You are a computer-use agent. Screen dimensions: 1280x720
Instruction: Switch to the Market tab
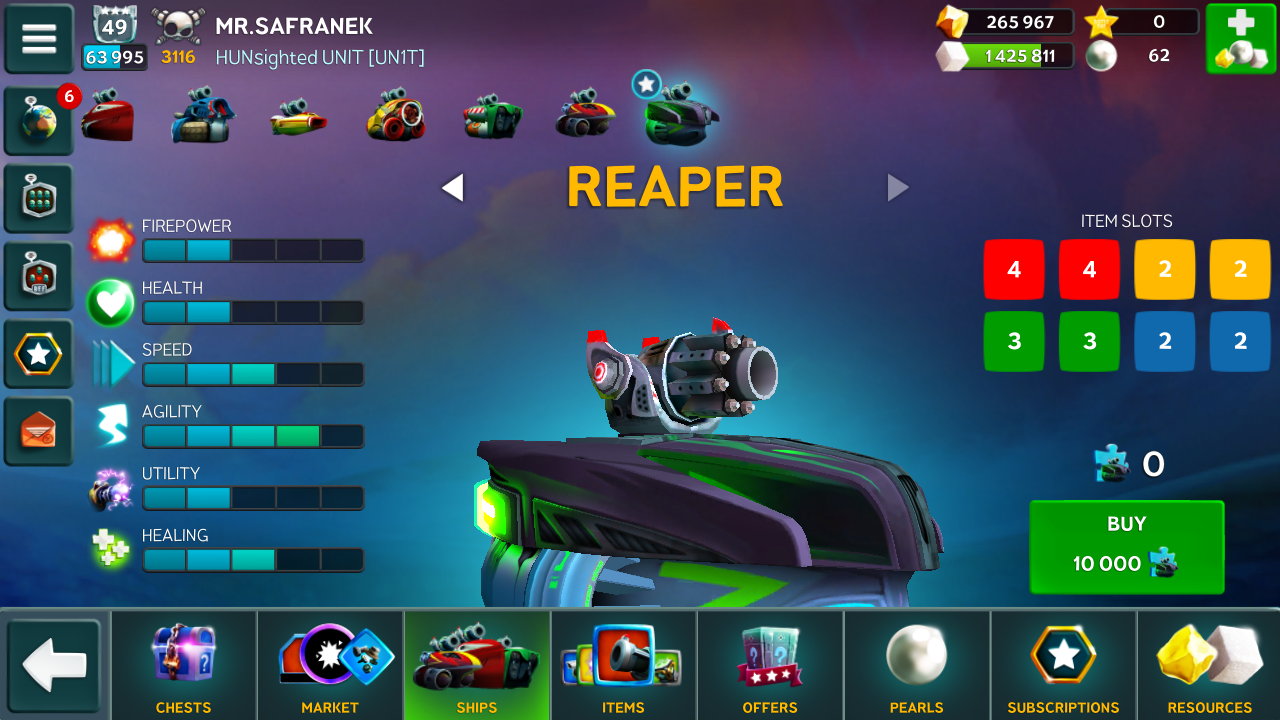pyautogui.click(x=330, y=665)
